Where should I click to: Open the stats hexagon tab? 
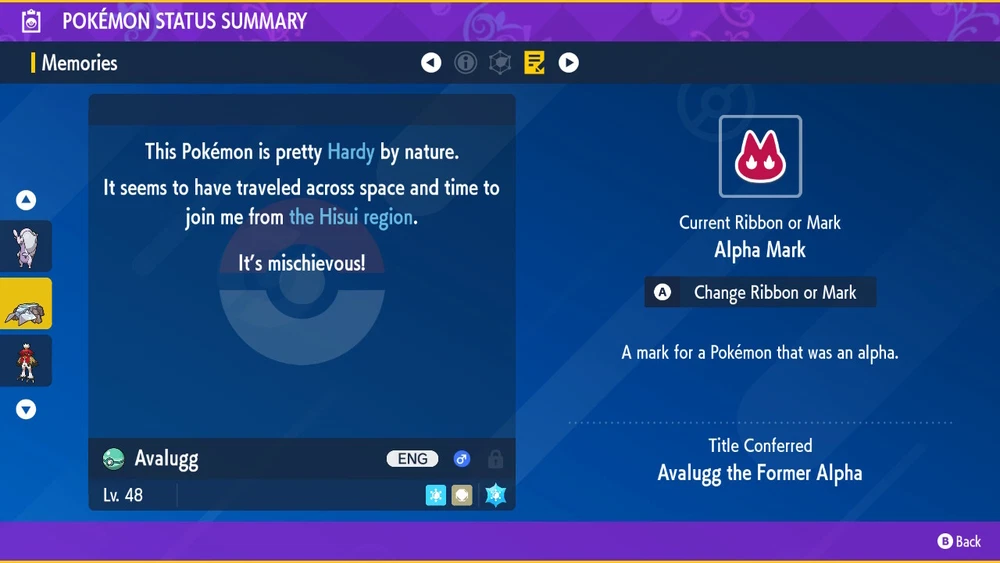click(500, 63)
